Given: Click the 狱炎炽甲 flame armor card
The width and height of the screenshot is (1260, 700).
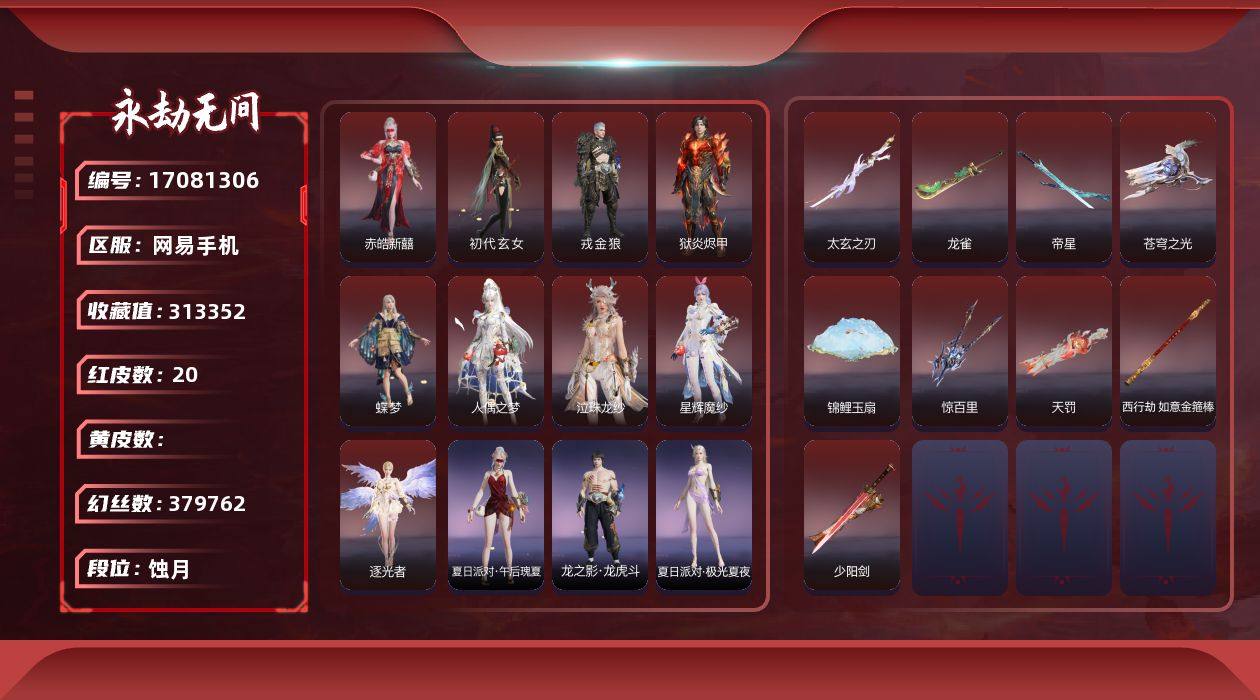Looking at the screenshot, I should 704,187.
